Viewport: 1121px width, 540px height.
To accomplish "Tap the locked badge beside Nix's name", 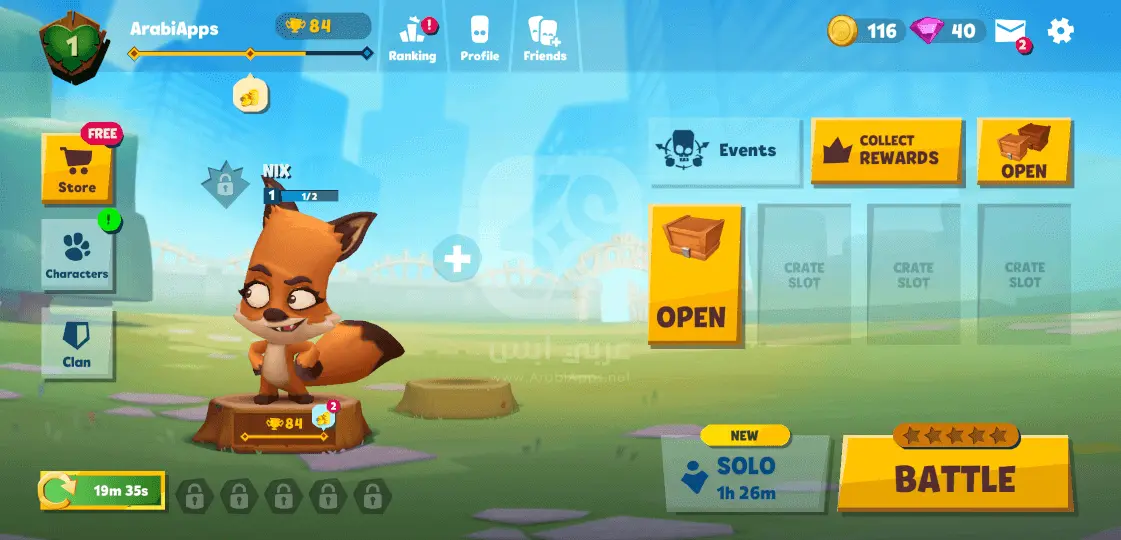I will pyautogui.click(x=225, y=185).
